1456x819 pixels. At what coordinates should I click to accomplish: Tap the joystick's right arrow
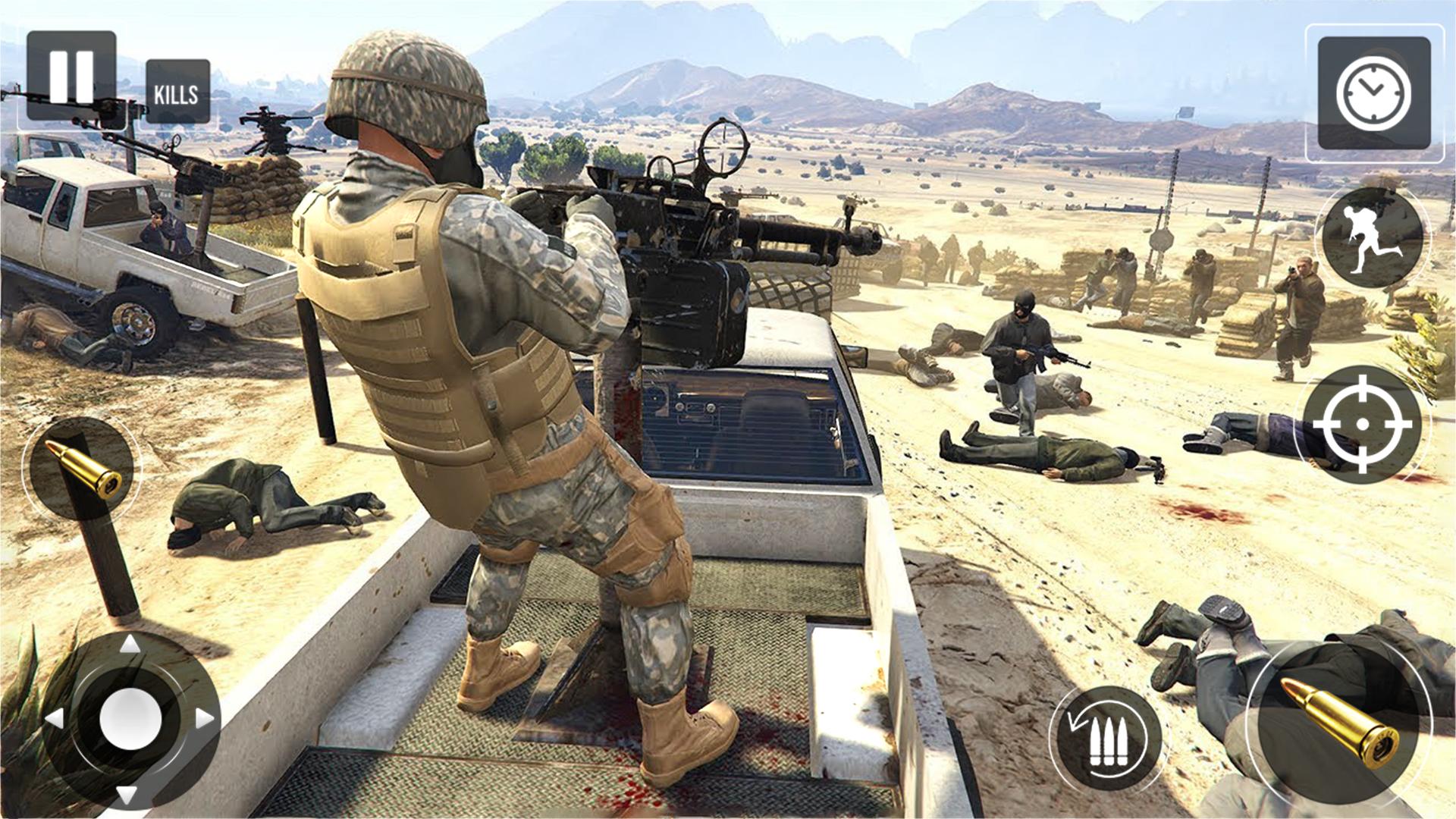click(x=205, y=718)
